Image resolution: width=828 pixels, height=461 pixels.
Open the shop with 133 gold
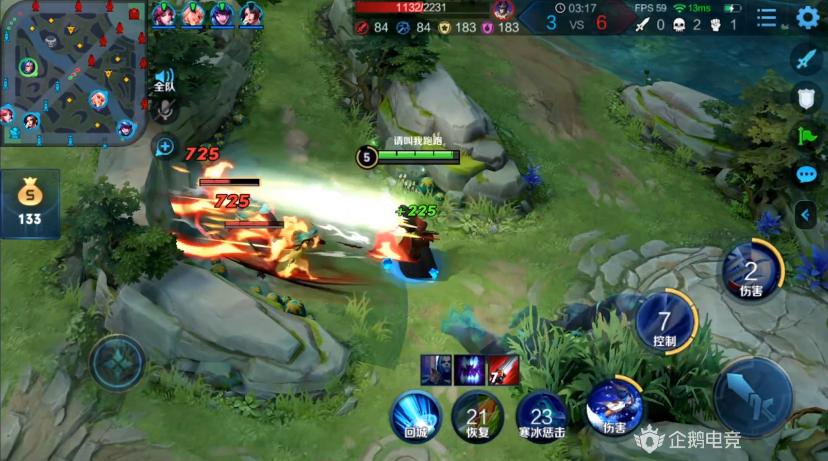29,203
